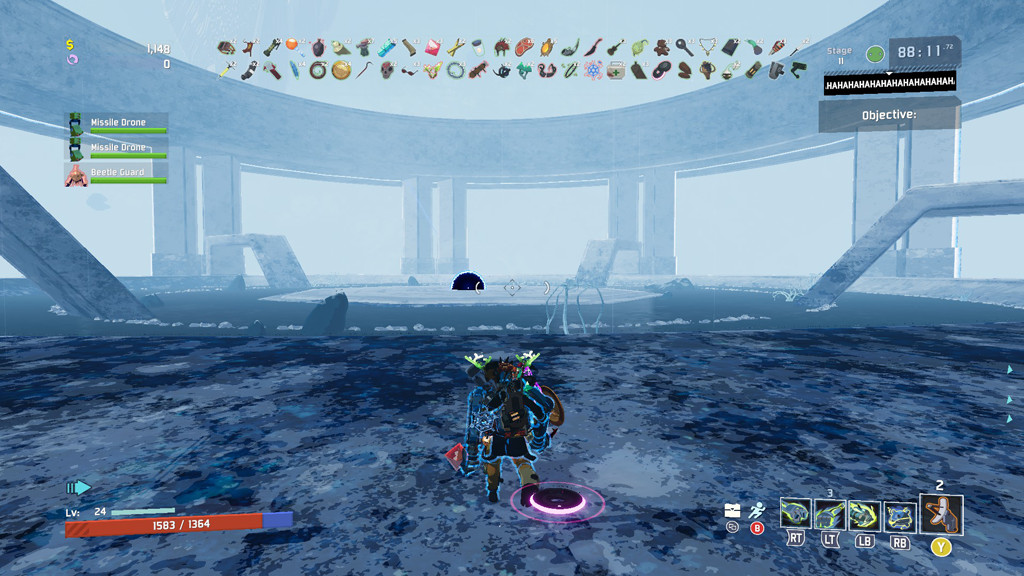Select the primary skill icon above RT
The image size is (1024, 576).
tap(795, 515)
